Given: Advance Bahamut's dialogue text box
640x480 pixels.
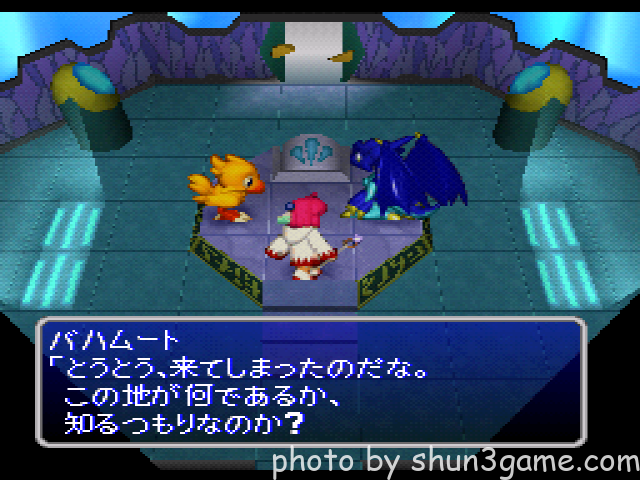Looking at the screenshot, I should point(310,381).
